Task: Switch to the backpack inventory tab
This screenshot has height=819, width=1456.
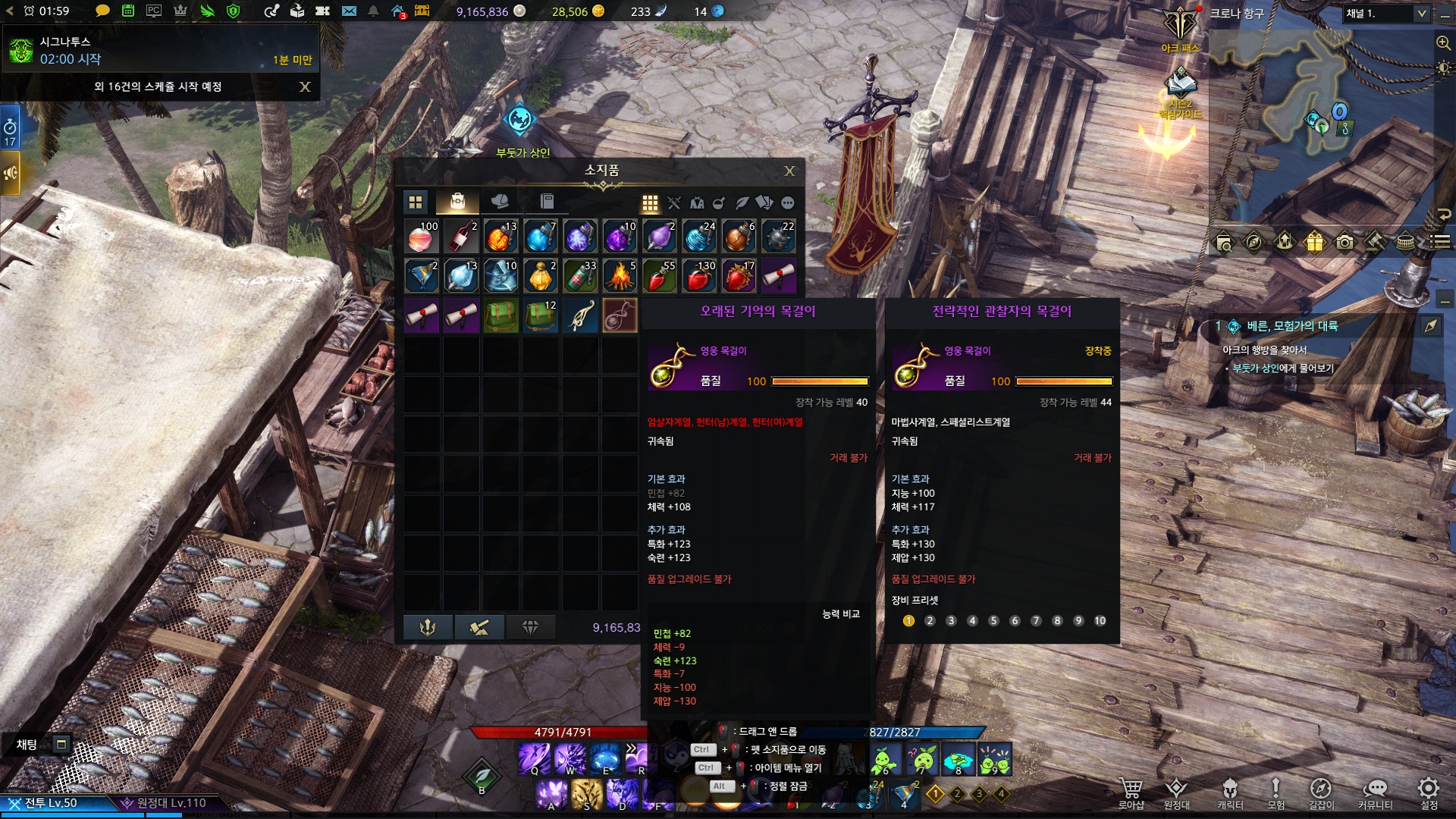Action: coord(457,202)
